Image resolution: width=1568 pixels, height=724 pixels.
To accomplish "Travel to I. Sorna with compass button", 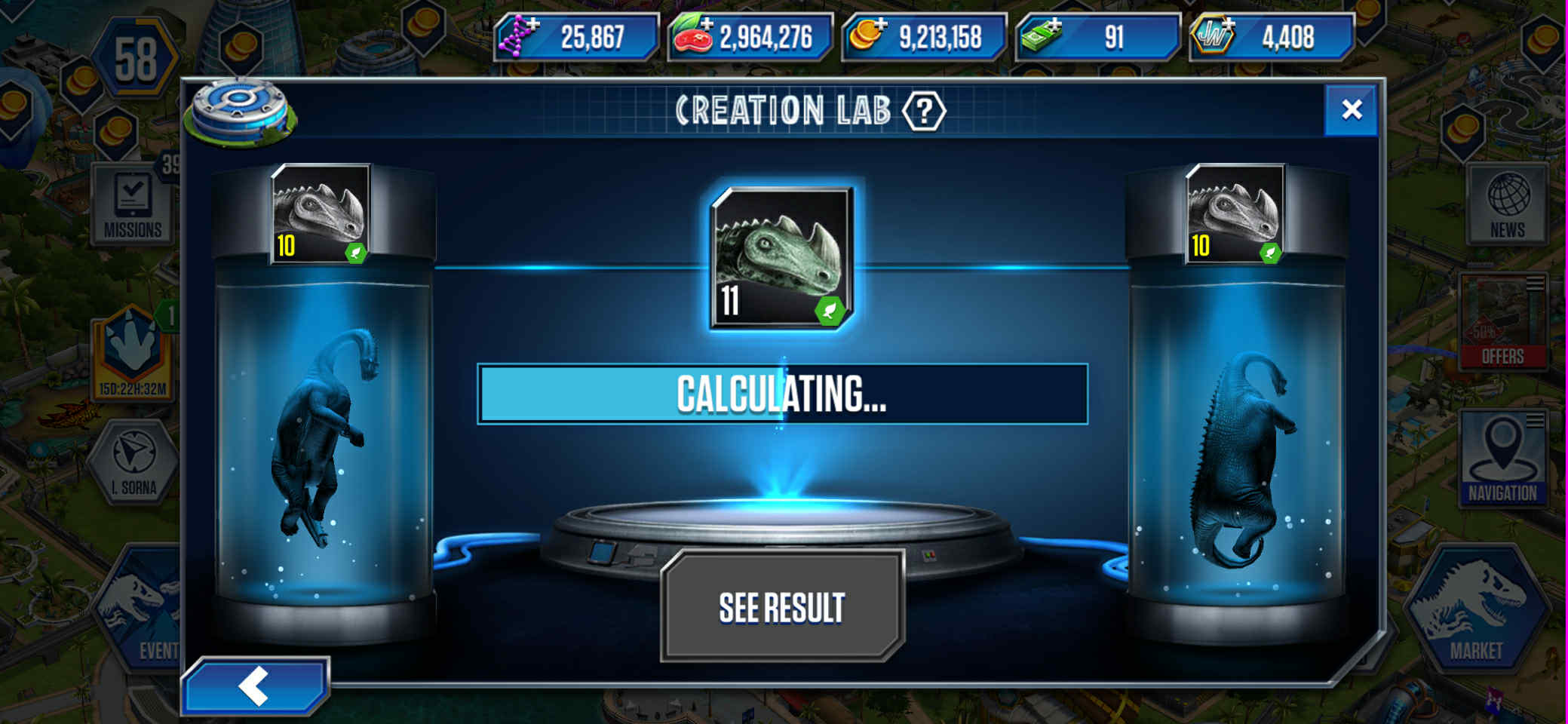I will [133, 462].
